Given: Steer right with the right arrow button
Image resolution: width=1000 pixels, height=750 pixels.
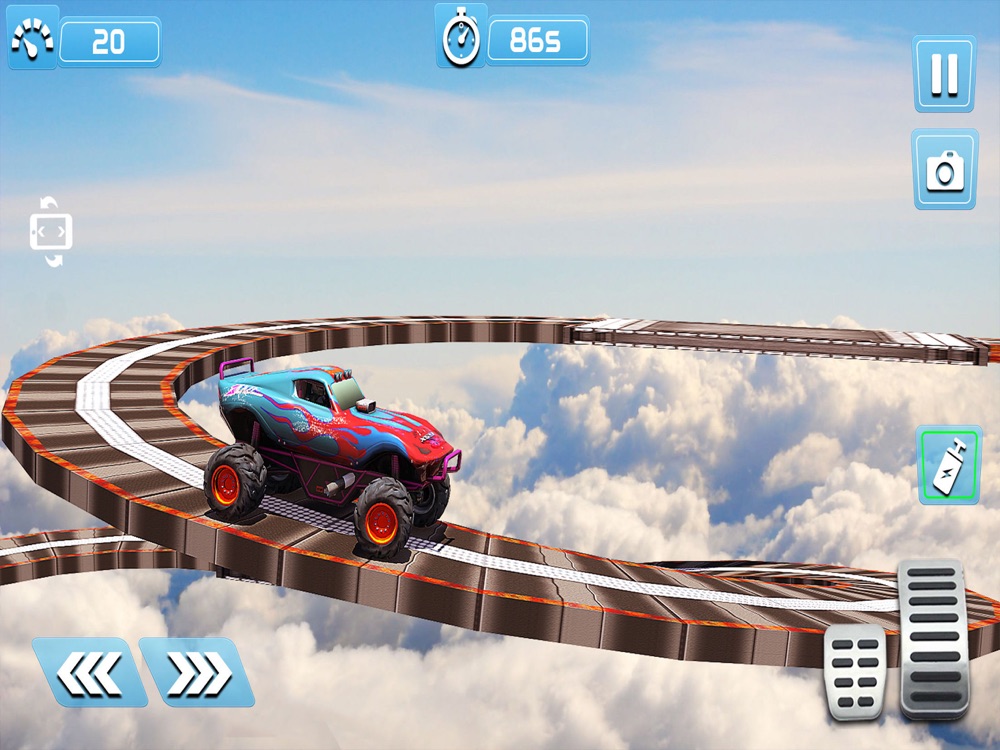Looking at the screenshot, I should coord(195,672).
